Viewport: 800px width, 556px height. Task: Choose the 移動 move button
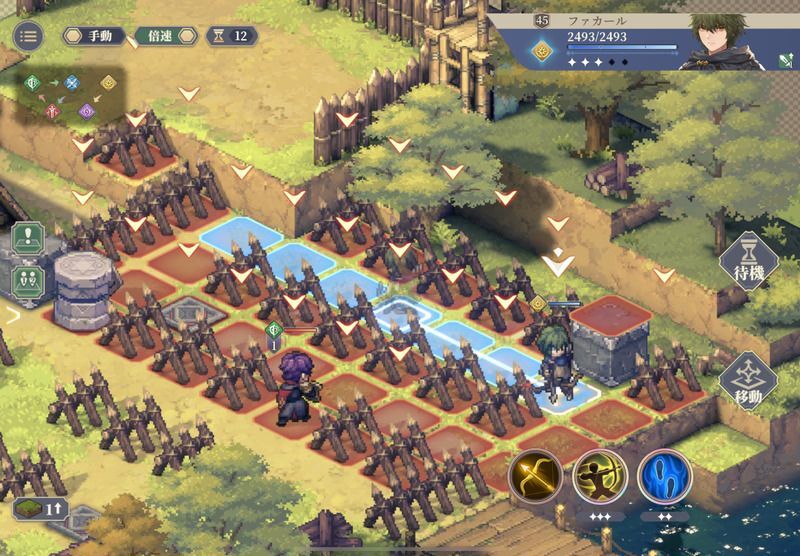(x=747, y=382)
